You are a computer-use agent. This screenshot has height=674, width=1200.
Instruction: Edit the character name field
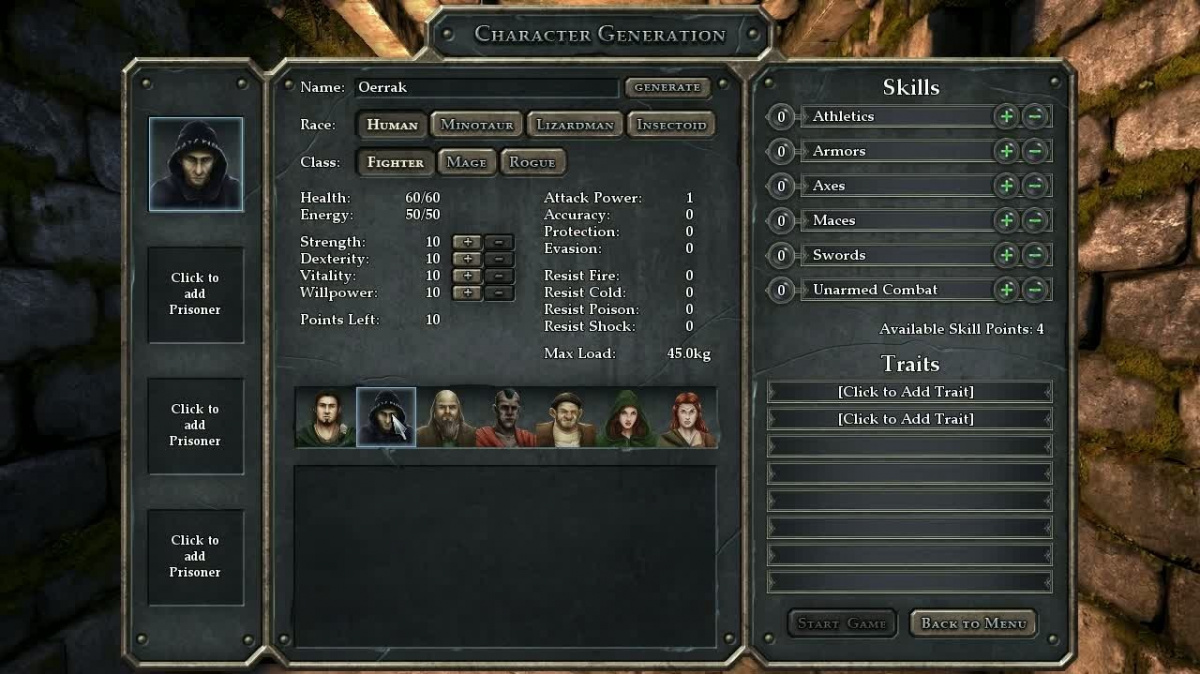coord(486,88)
